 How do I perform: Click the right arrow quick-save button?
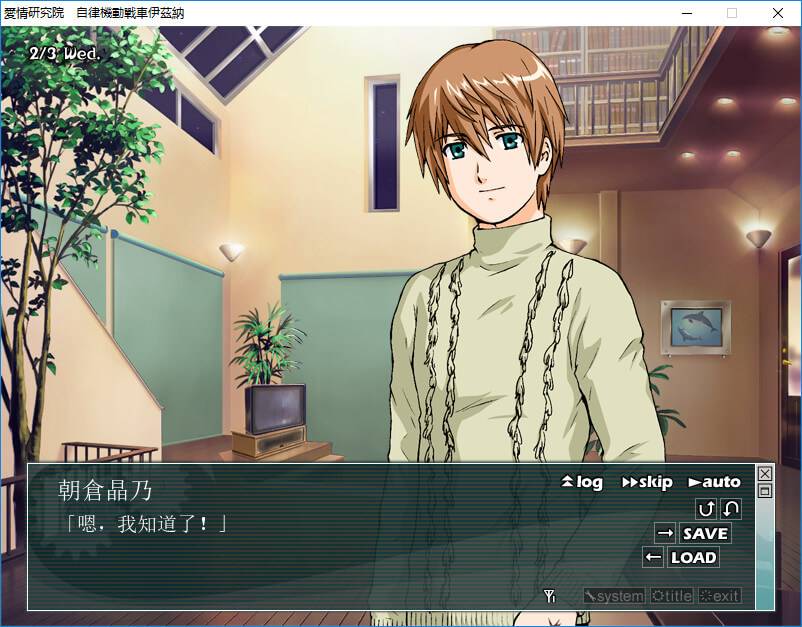pos(665,533)
